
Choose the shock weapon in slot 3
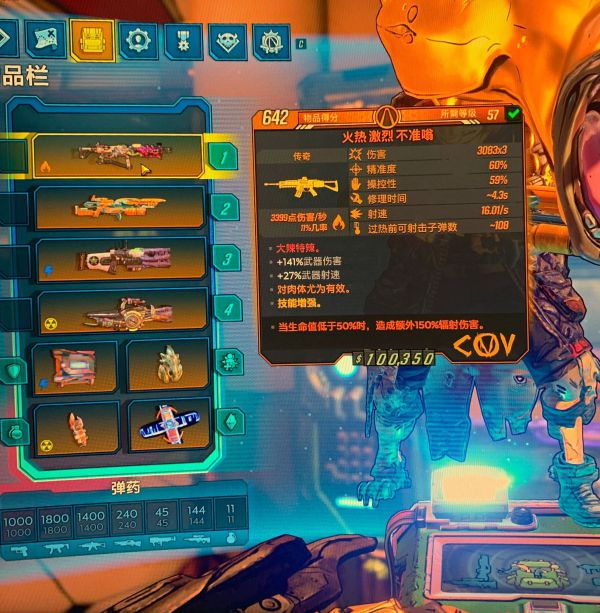click(x=121, y=259)
